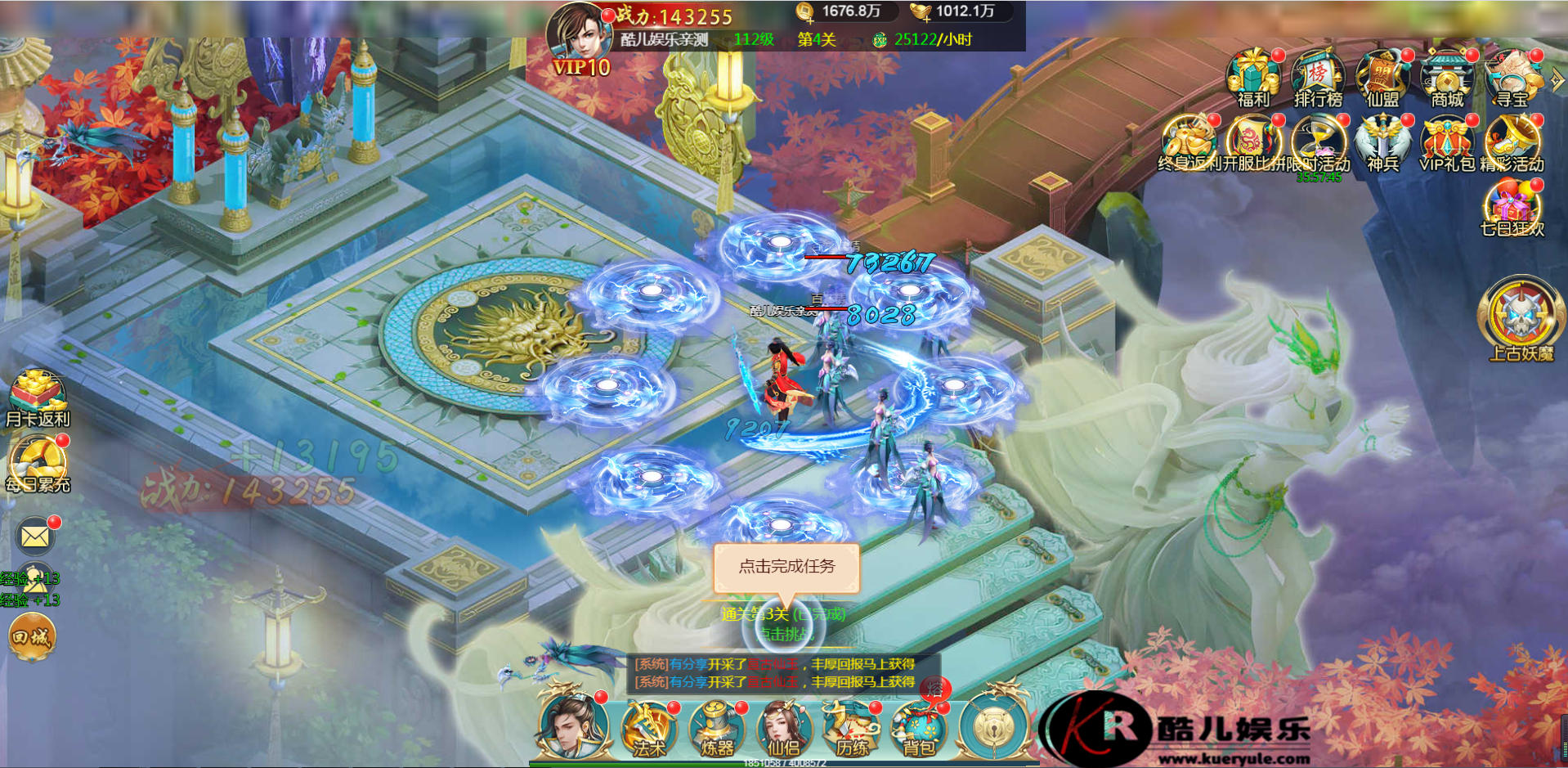The height and width of the screenshot is (768, 1568).
Task: Claim the VIP礼包 gift pack
Action: click(x=1446, y=141)
